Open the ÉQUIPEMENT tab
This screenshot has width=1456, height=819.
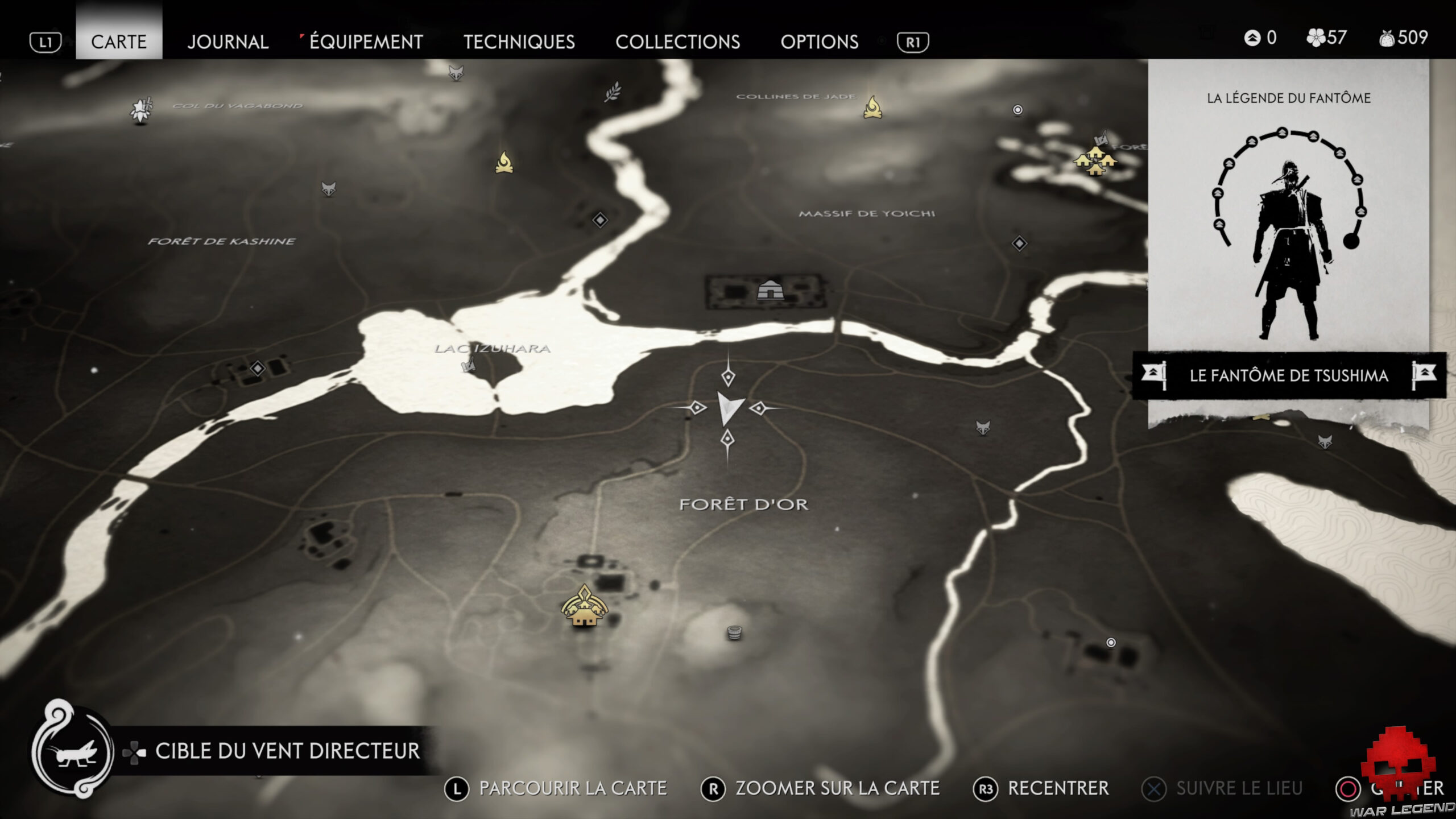click(364, 42)
